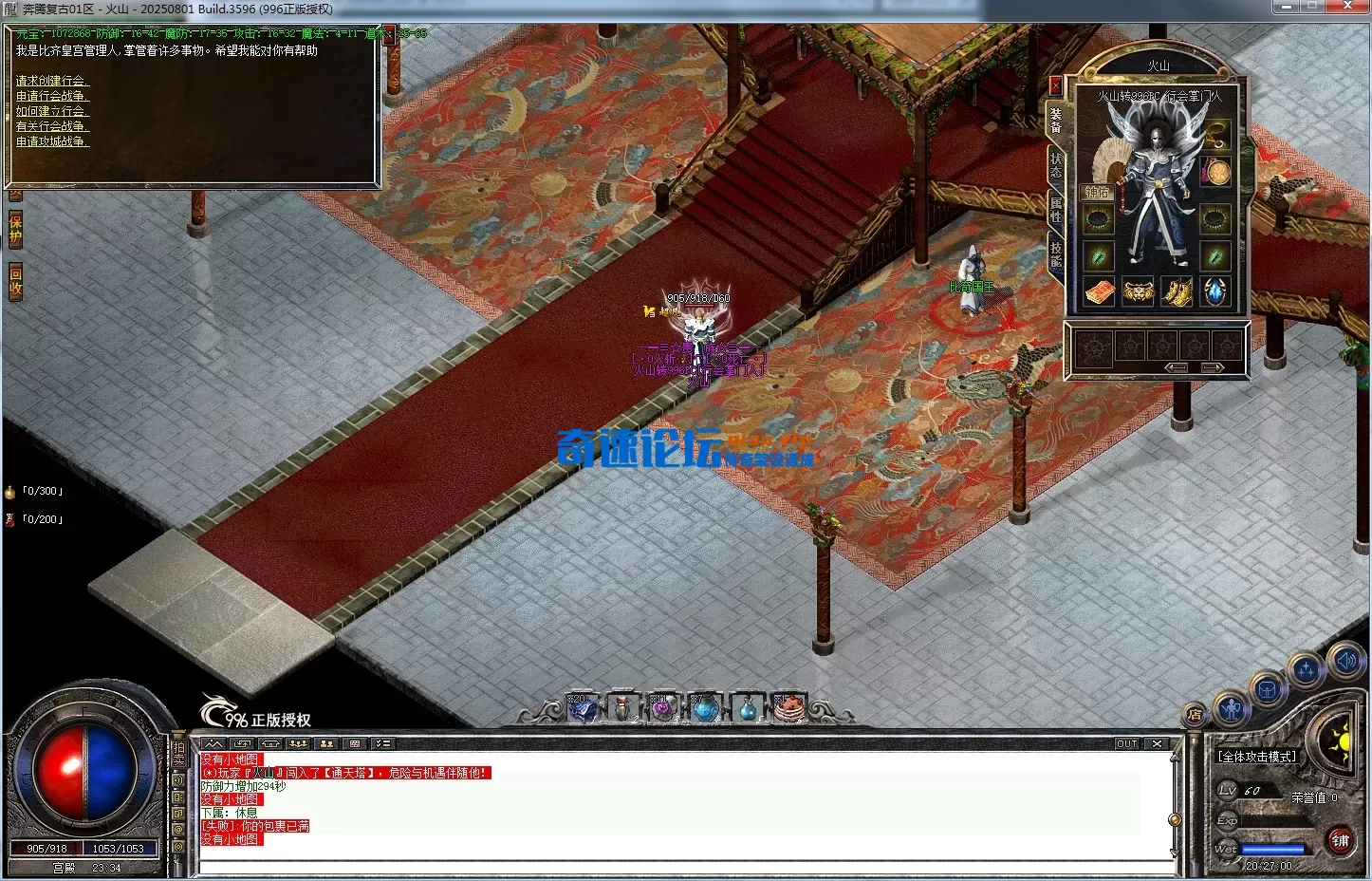Image resolution: width=1372 pixels, height=881 pixels.
Task: Open the minimap mountain icon above the chat
Action: (x=213, y=743)
